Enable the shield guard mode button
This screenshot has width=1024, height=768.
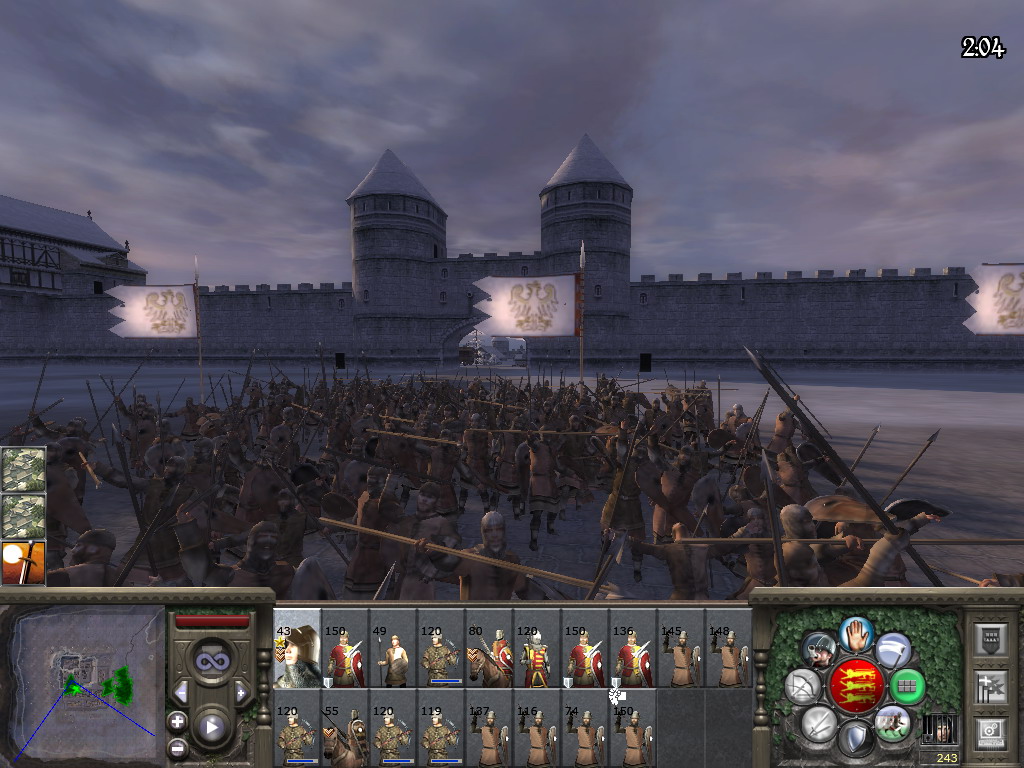point(855,739)
